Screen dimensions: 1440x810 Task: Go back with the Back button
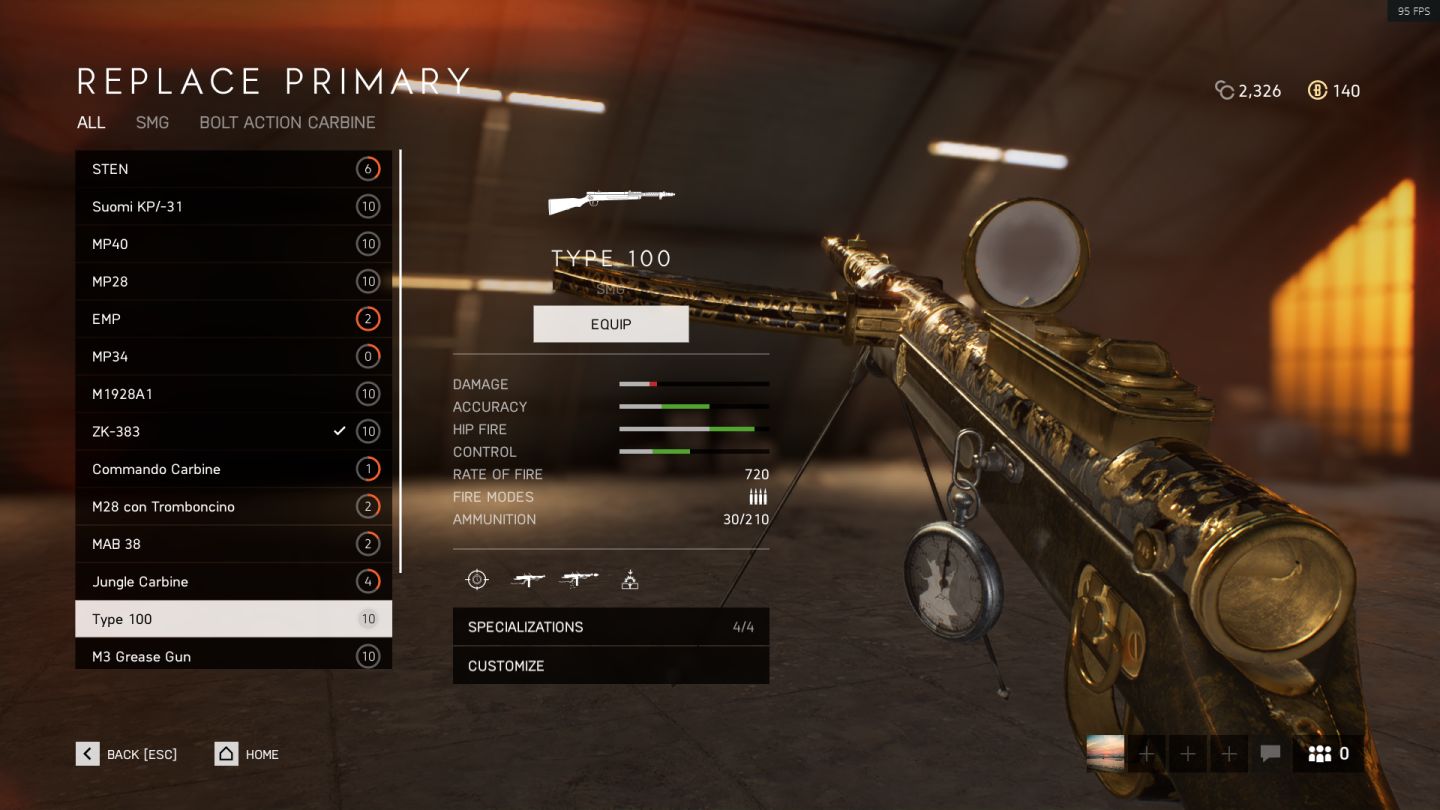[x=127, y=754]
